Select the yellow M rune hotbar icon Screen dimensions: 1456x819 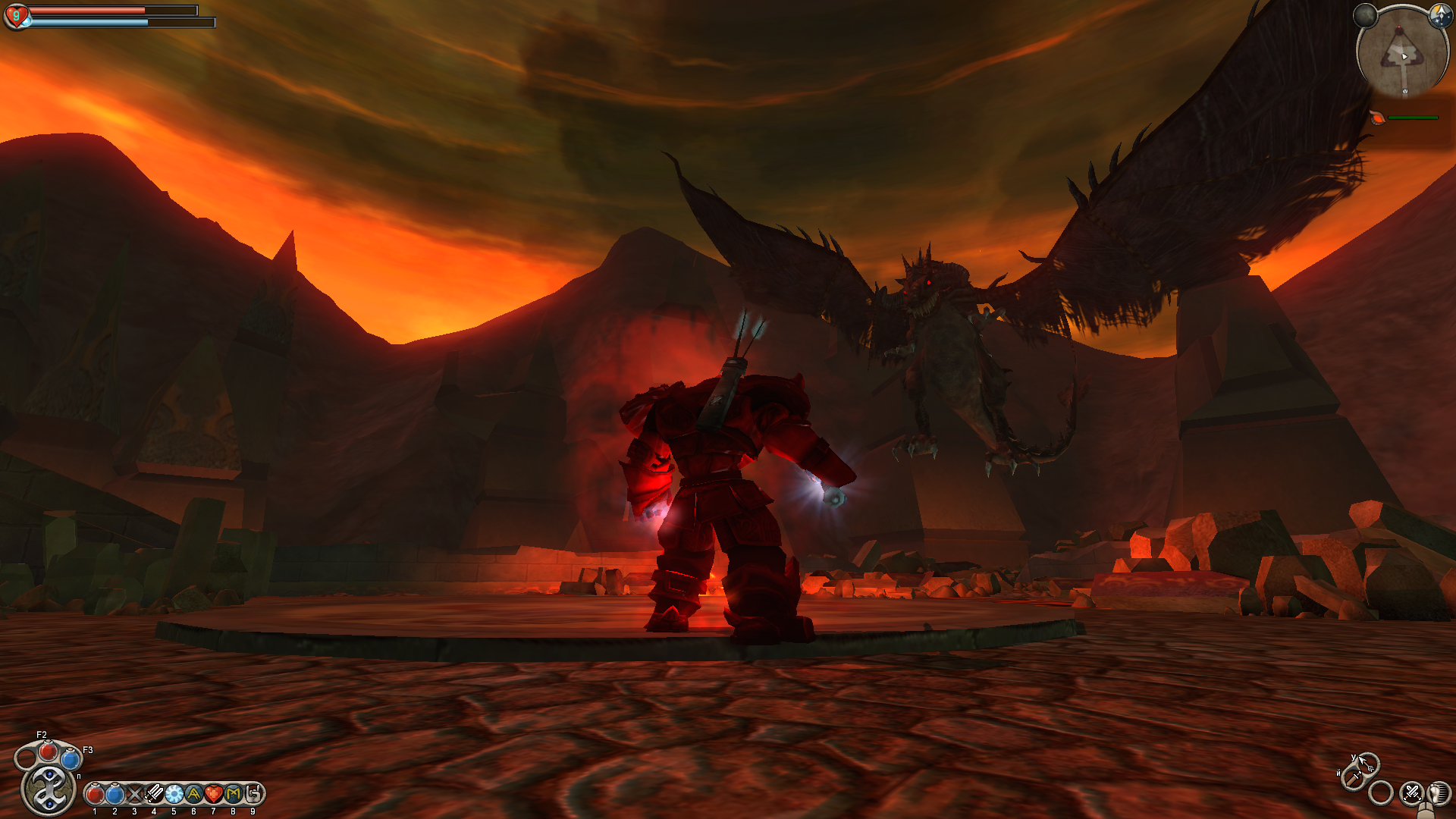[233, 794]
